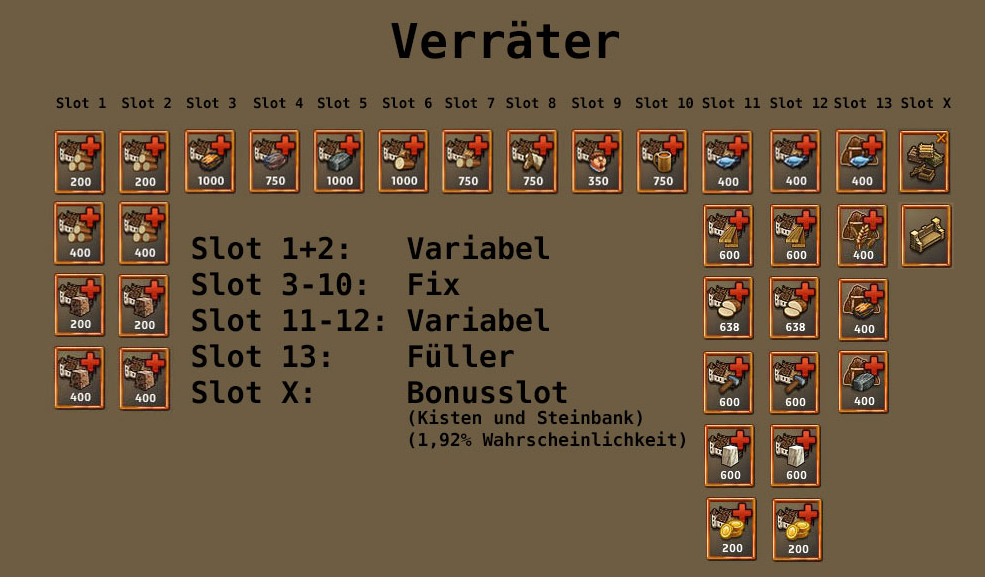Choose the Slot 7 reward icon showing 750

tap(467, 161)
